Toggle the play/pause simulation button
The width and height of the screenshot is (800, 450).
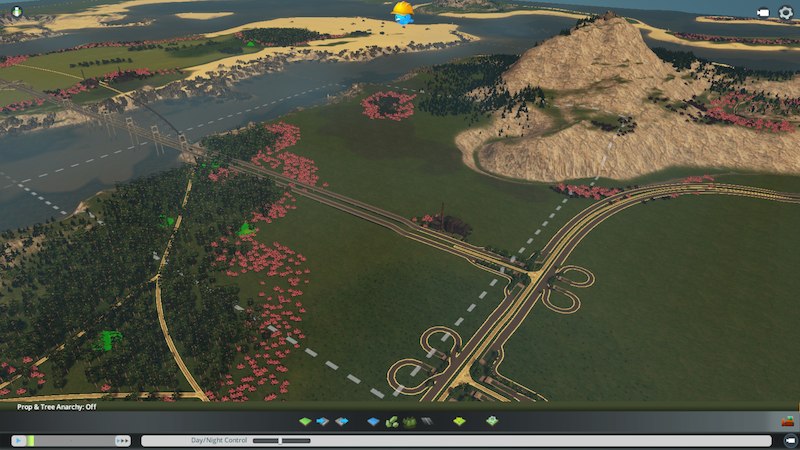click(x=18, y=440)
